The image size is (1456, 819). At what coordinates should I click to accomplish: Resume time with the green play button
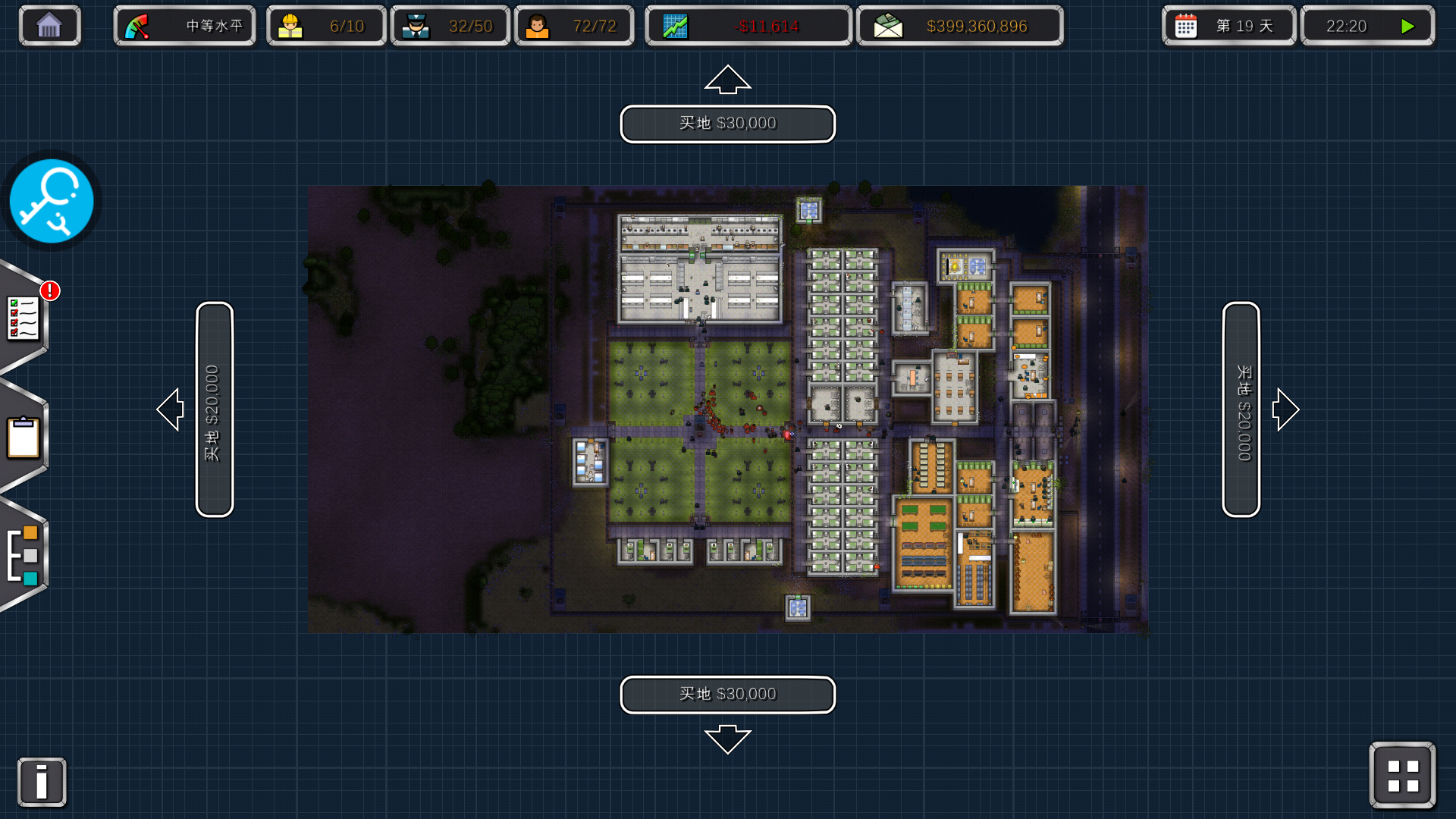coord(1407,27)
